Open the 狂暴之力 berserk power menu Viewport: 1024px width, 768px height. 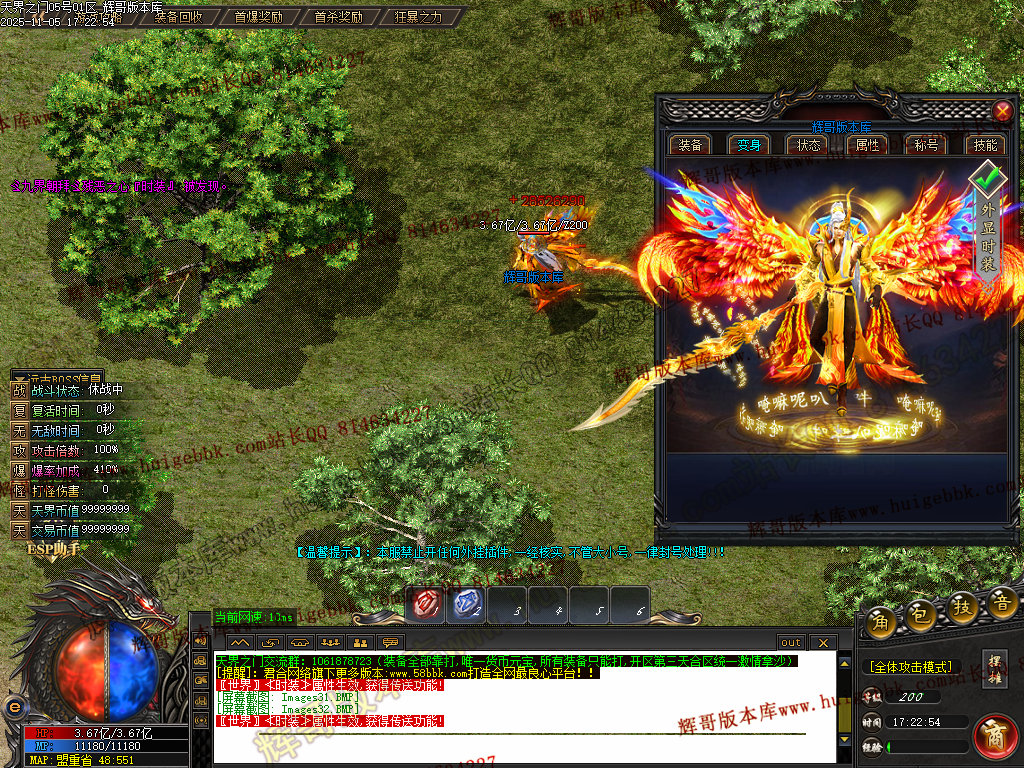(418, 17)
